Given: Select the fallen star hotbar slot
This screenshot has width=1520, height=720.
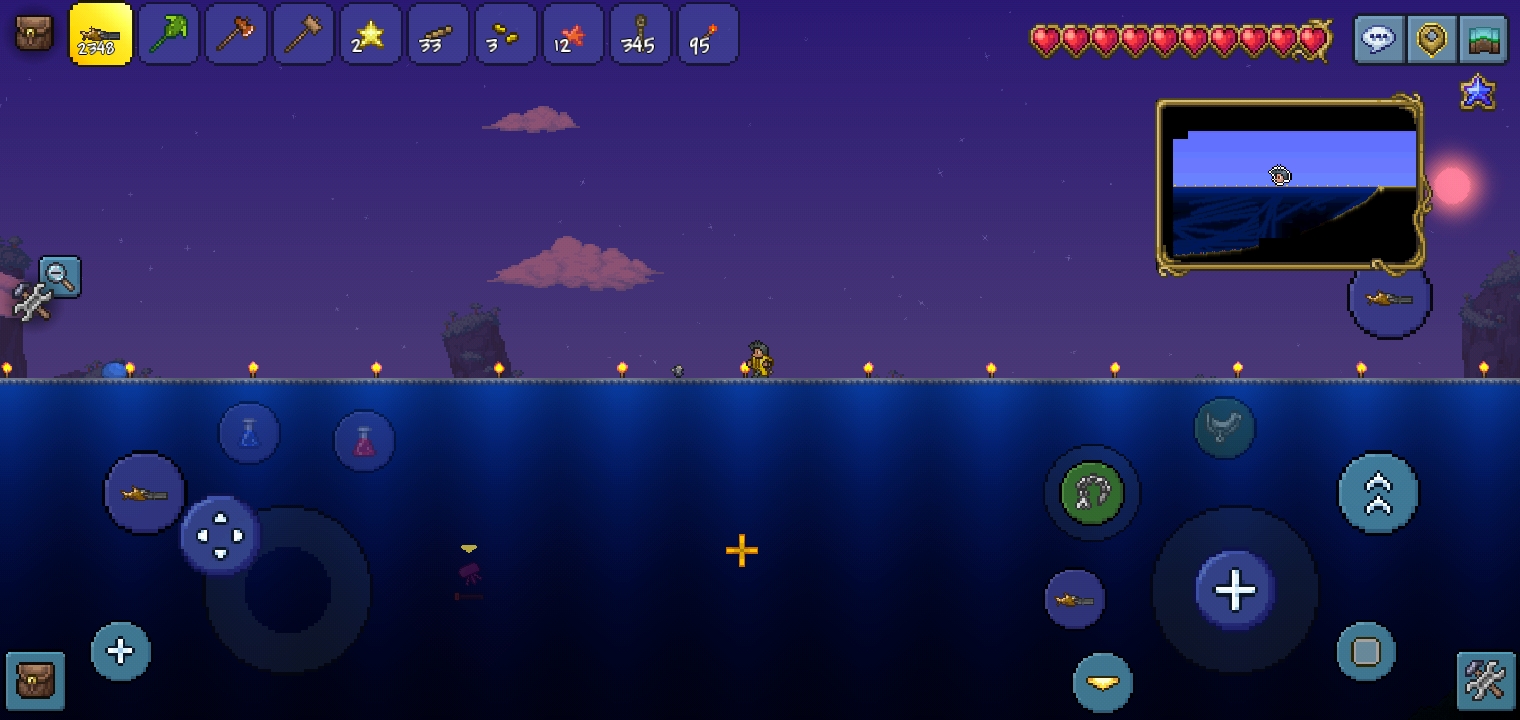Looking at the screenshot, I should 371,33.
